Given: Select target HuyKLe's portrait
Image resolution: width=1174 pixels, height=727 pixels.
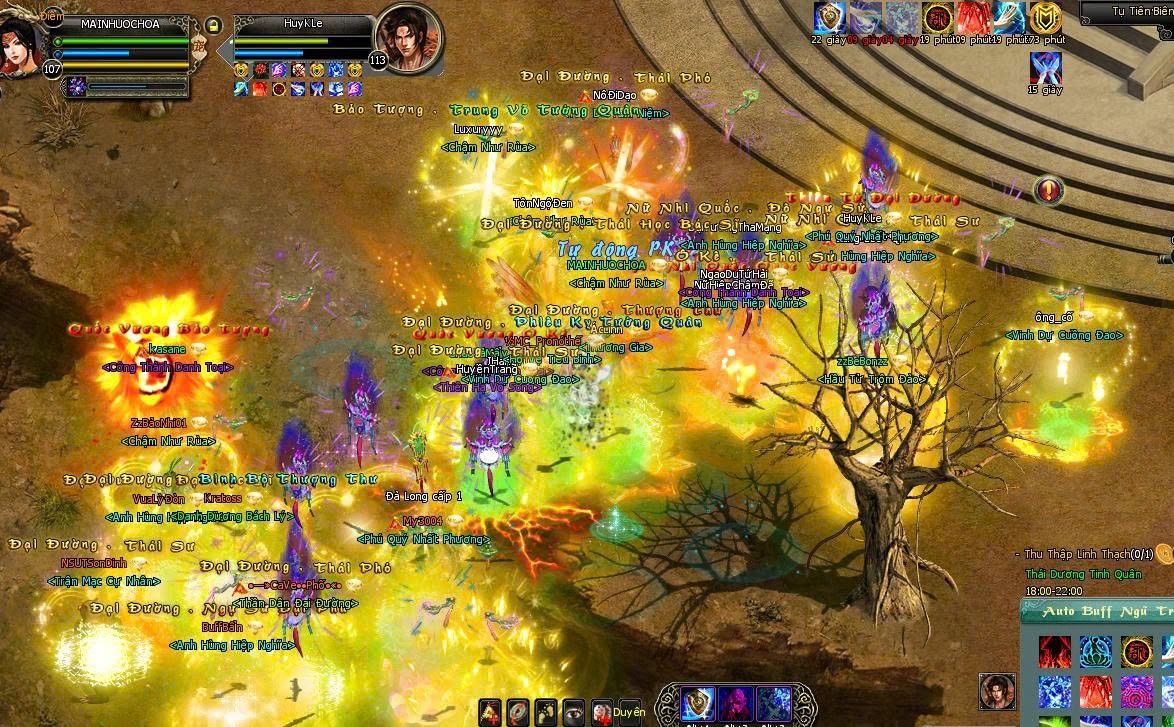Looking at the screenshot, I should [405, 42].
